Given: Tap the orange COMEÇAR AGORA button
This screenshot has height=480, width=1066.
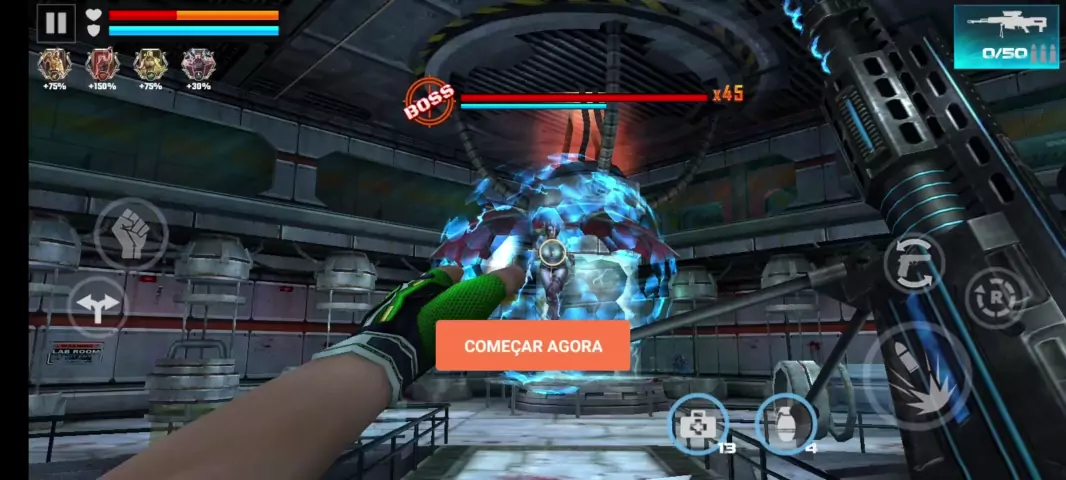Looking at the screenshot, I should (x=533, y=346).
